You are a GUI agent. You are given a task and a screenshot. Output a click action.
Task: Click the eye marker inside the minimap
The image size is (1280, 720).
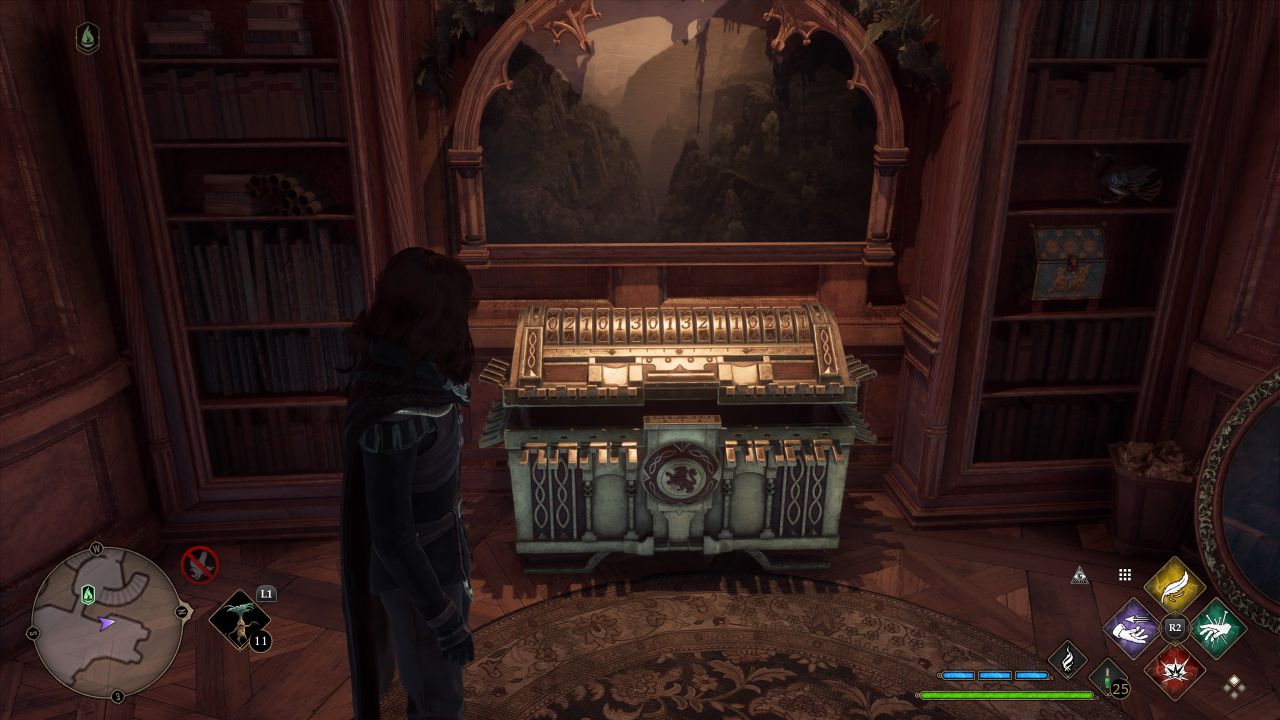[x=87, y=594]
